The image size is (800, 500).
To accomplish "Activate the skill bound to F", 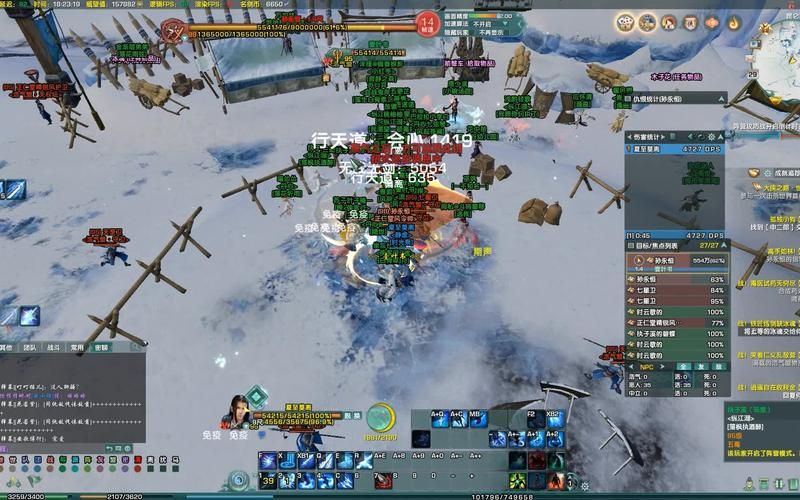I will (267, 460).
